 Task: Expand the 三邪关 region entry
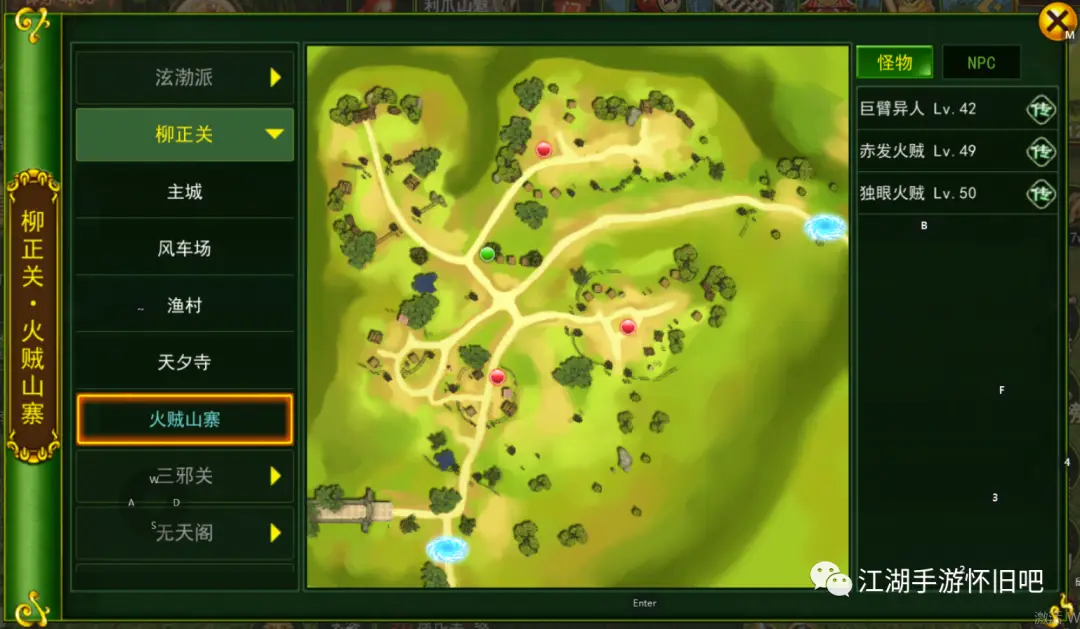pos(185,476)
